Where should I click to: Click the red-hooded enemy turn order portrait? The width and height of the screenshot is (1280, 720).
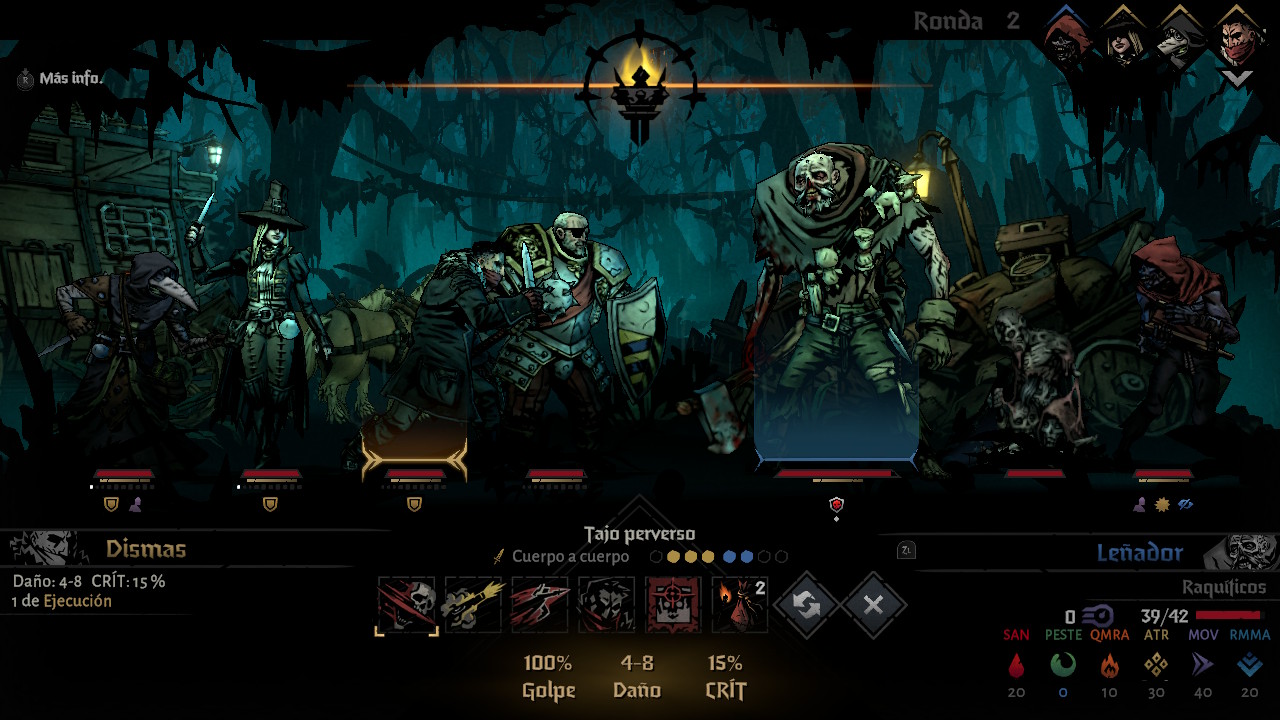[1066, 38]
